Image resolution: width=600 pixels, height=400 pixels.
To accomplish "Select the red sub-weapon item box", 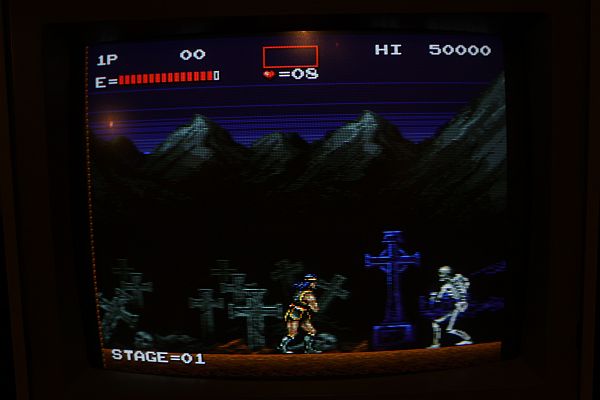I will 290,56.
